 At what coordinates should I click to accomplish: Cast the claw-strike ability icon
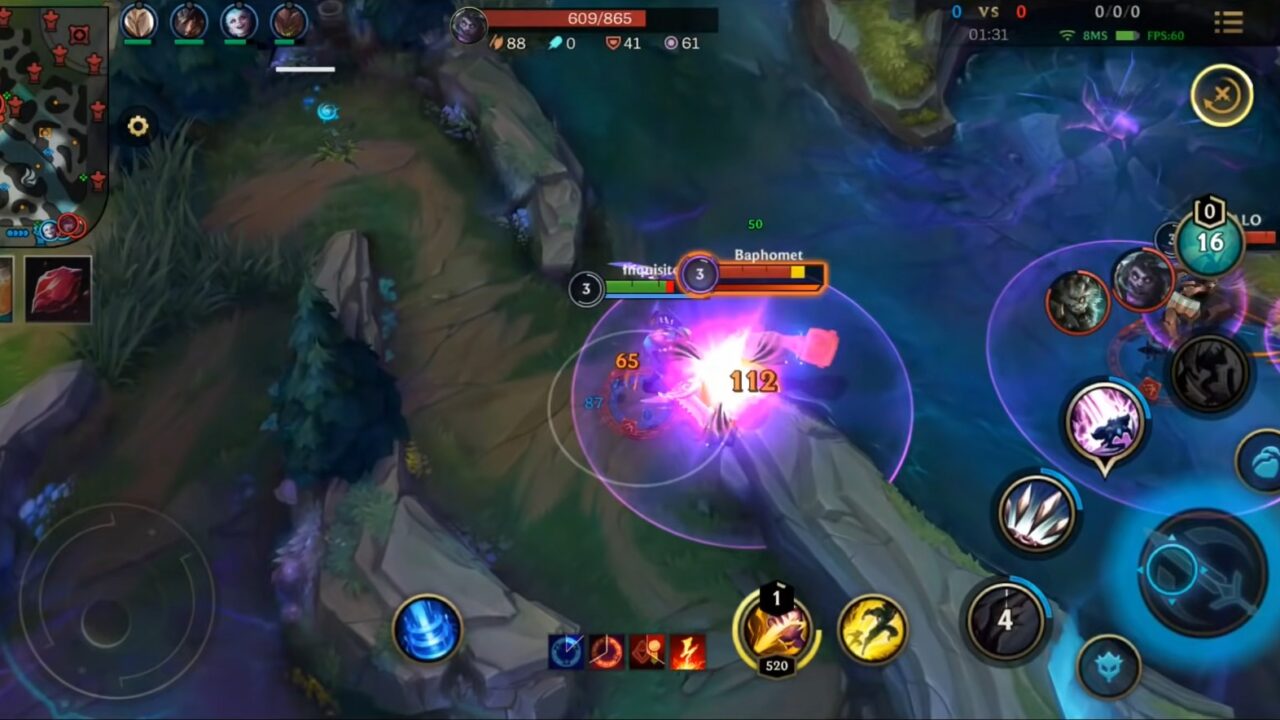[x=1035, y=513]
